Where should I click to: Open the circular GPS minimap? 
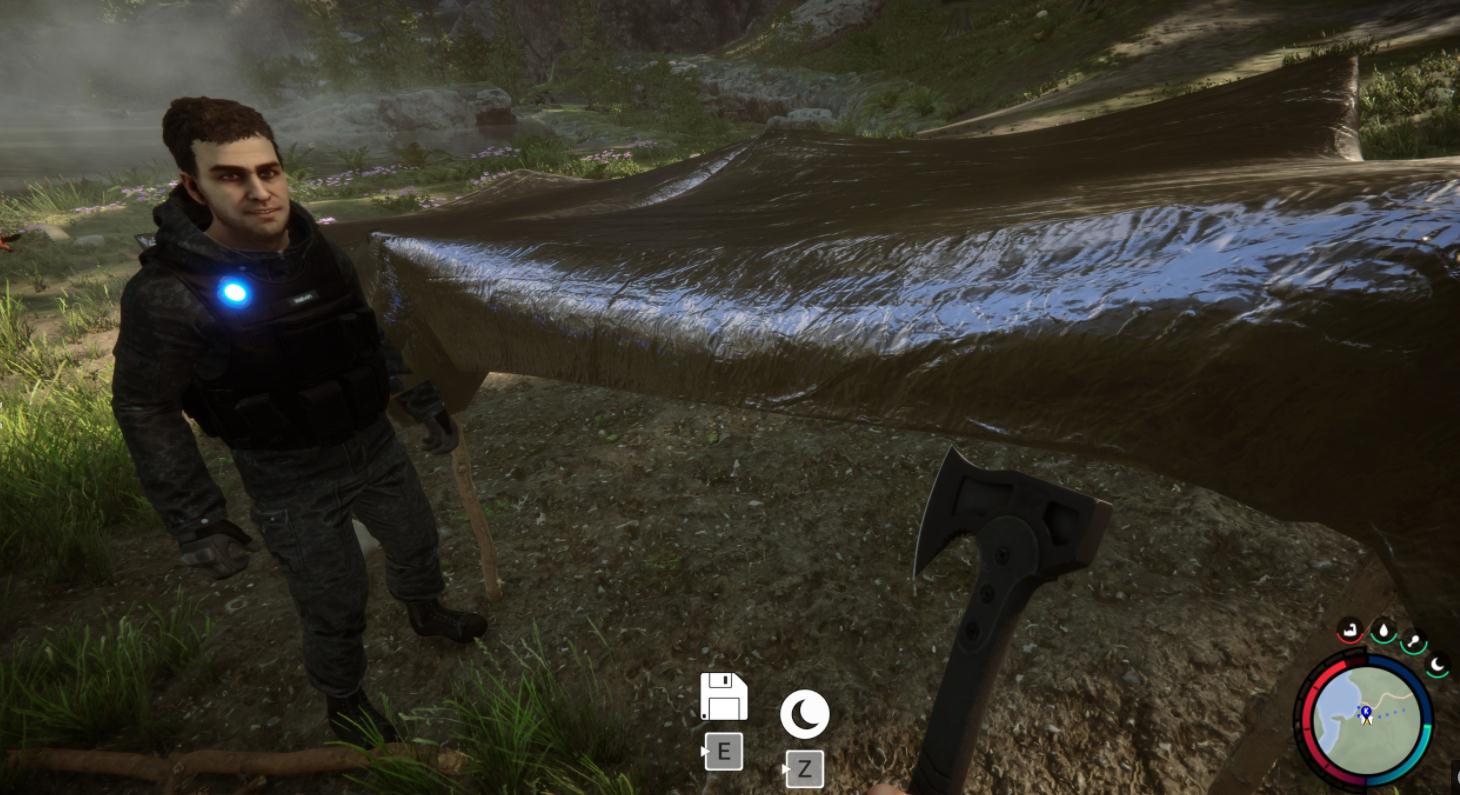(x=1365, y=721)
